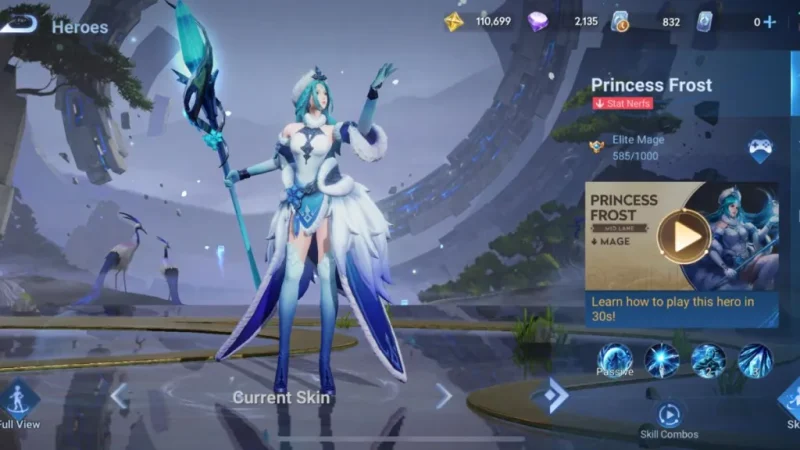Image resolution: width=800 pixels, height=450 pixels.
Task: Play the Princess Frost tutorial video
Action: tap(685, 236)
